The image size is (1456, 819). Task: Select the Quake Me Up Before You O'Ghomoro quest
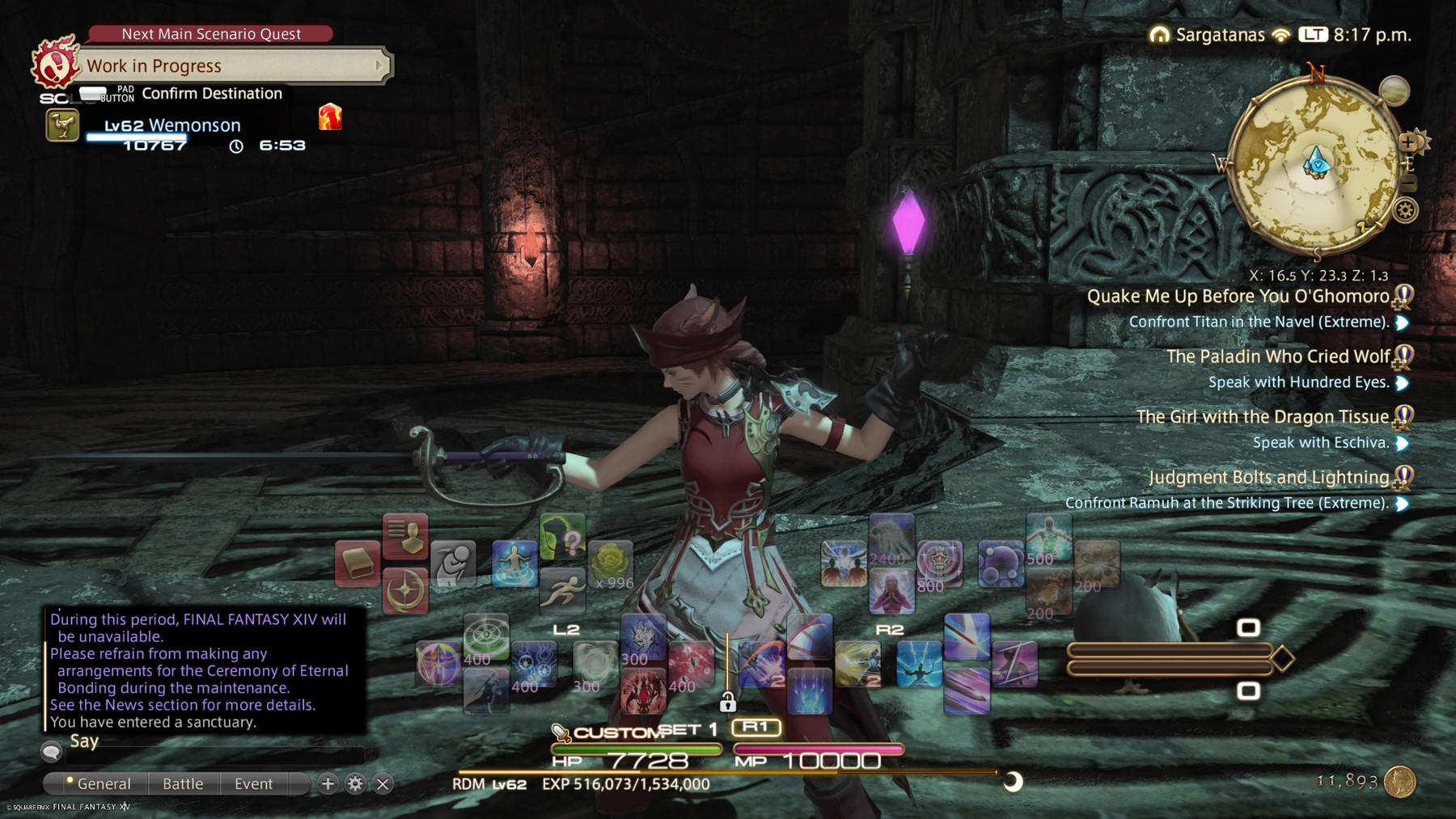point(1238,297)
